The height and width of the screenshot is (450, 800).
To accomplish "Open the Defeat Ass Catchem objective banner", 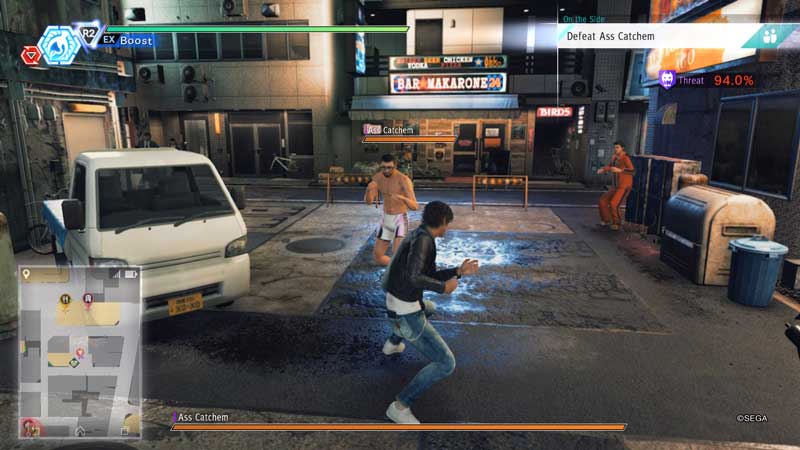I will [x=650, y=37].
